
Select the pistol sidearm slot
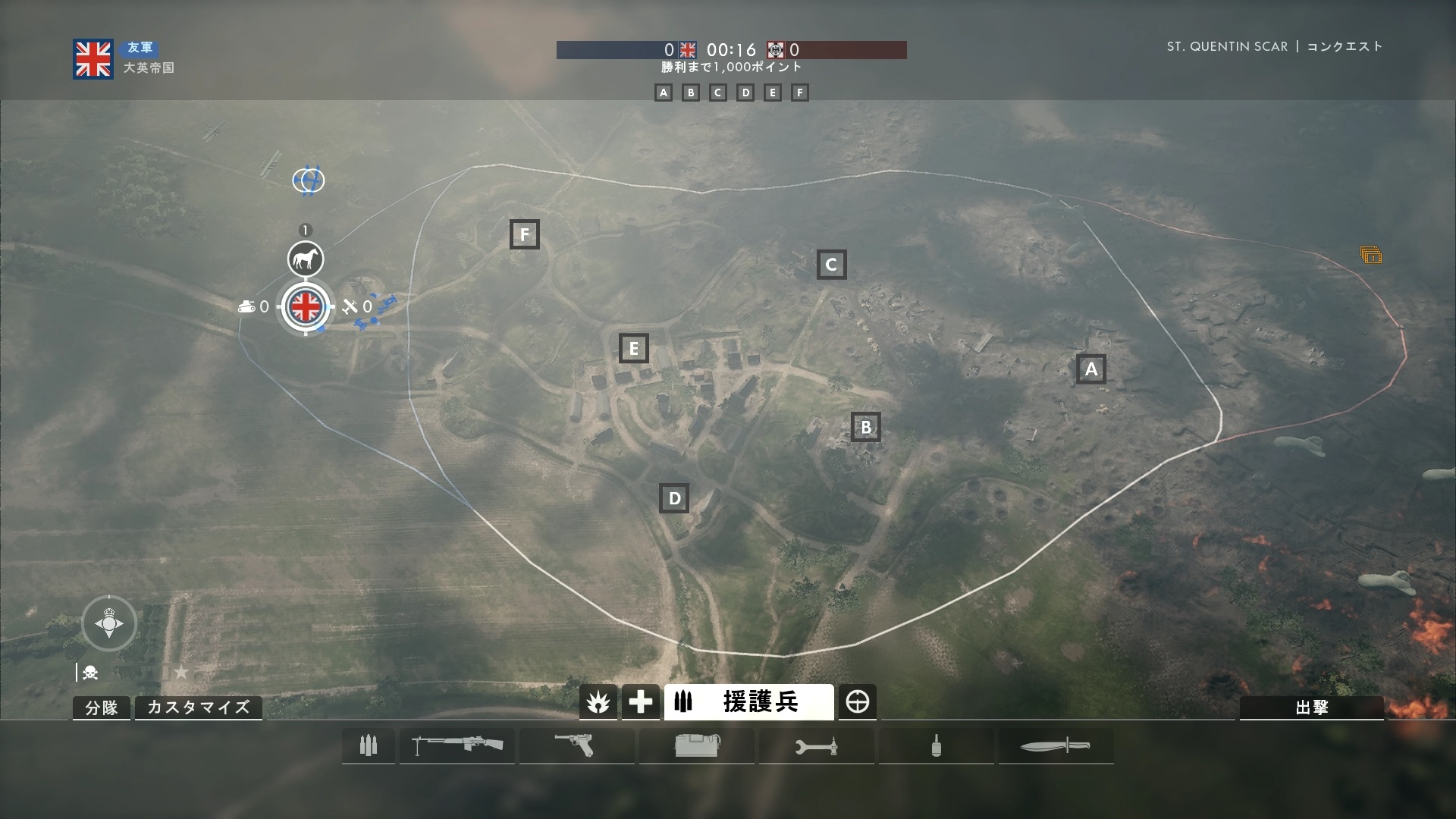click(576, 745)
